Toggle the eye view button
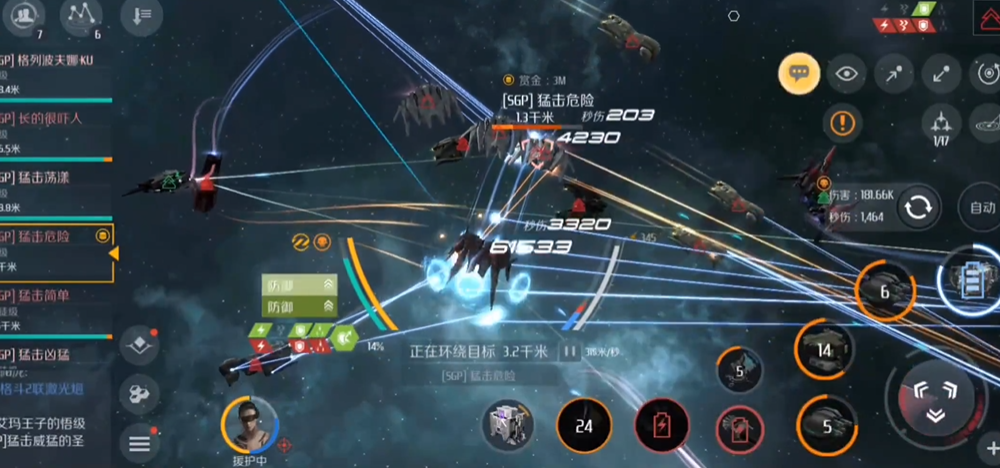 tap(846, 73)
